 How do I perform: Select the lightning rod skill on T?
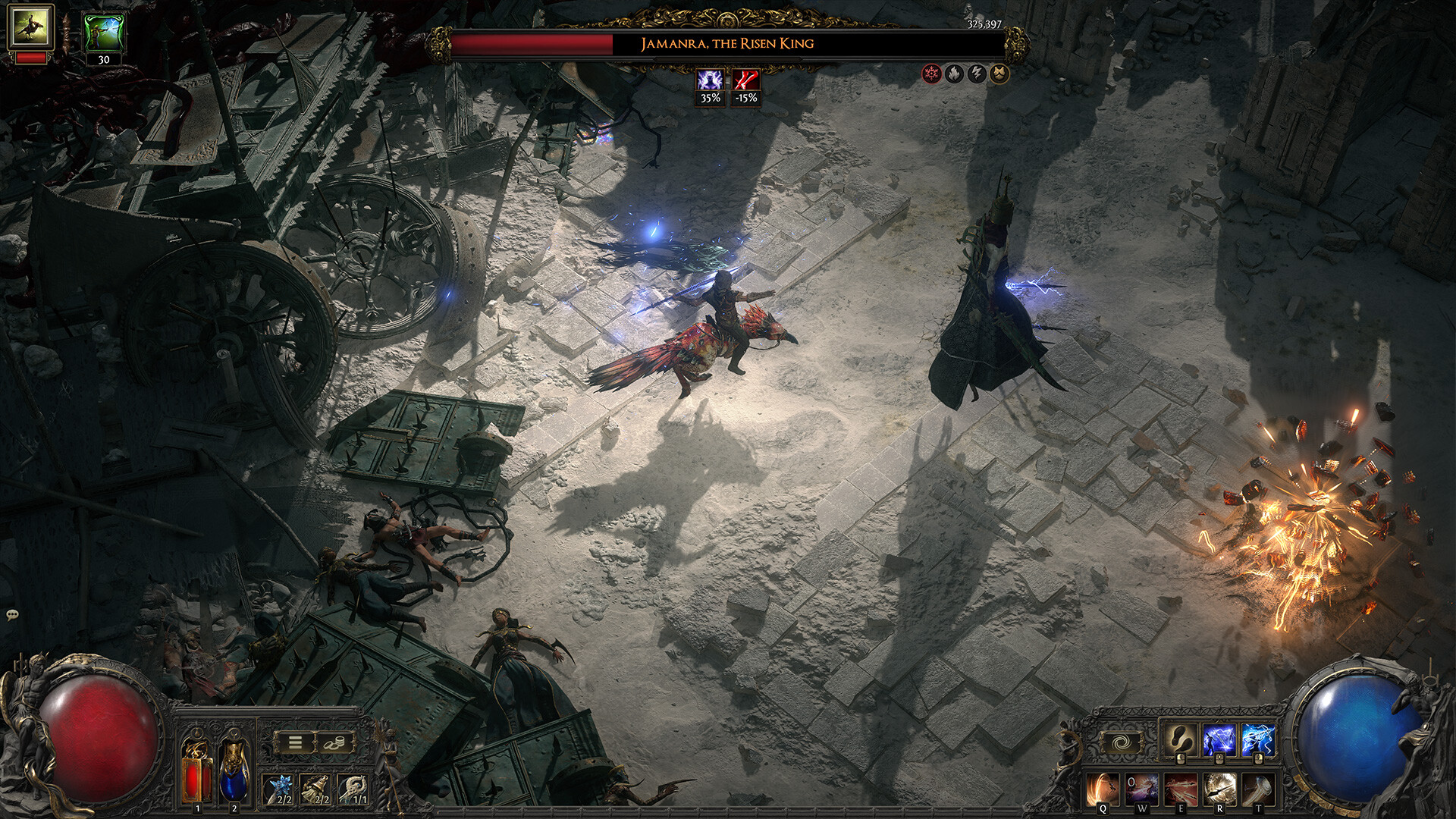pos(1257,790)
